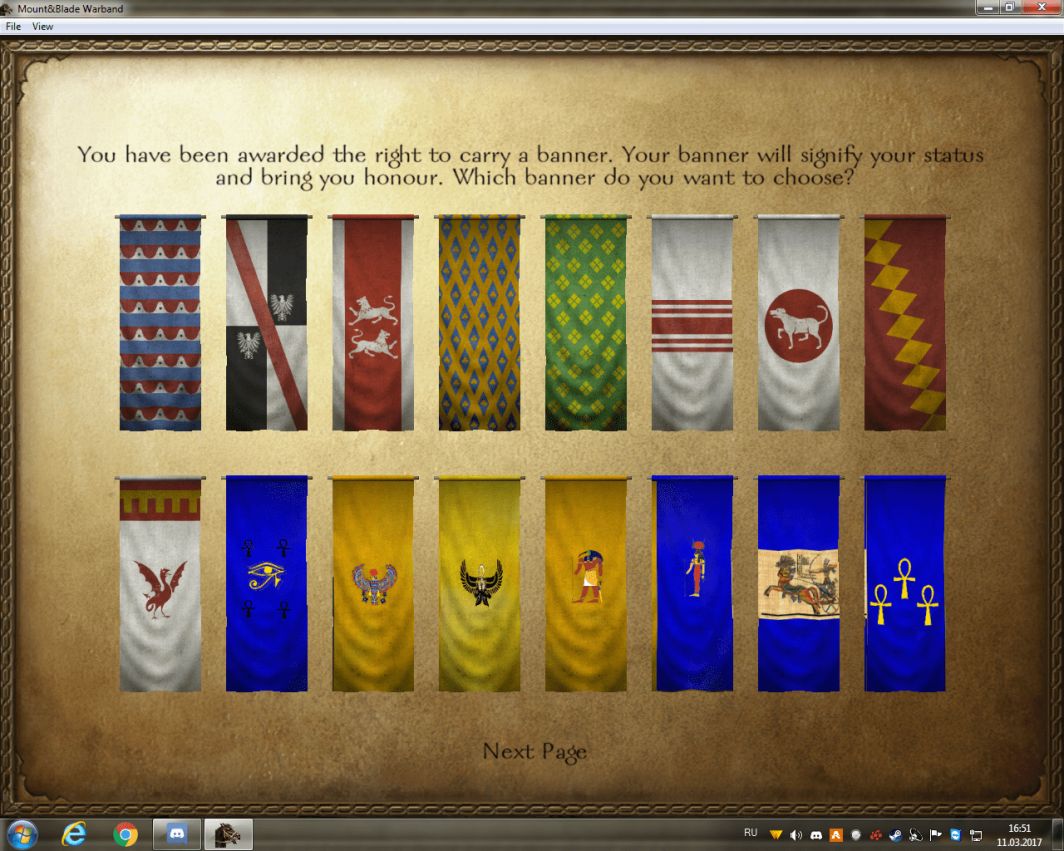Screen dimensions: 1064x851
Task: Select the black and white eagle banner
Action: click(266, 323)
